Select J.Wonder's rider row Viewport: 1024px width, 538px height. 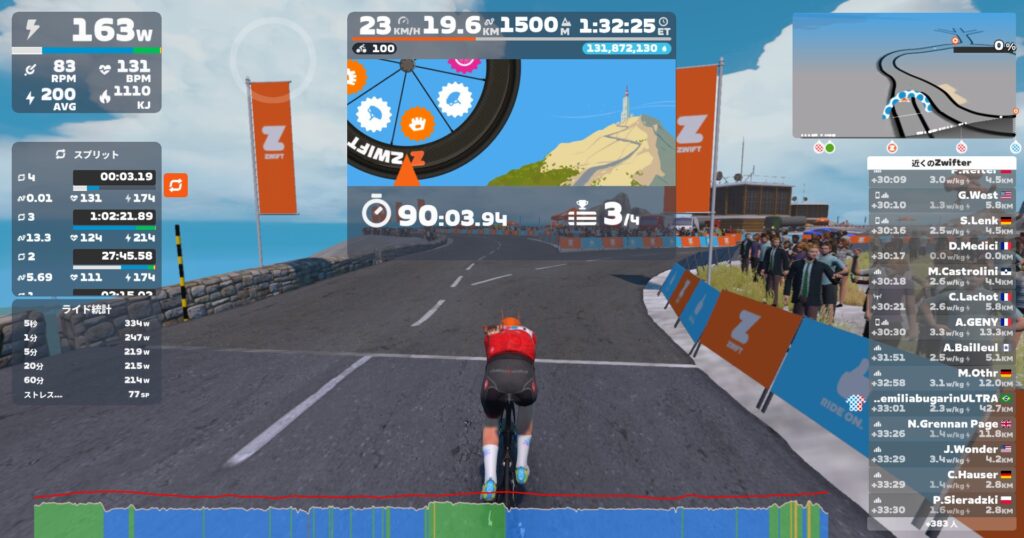(x=943, y=453)
